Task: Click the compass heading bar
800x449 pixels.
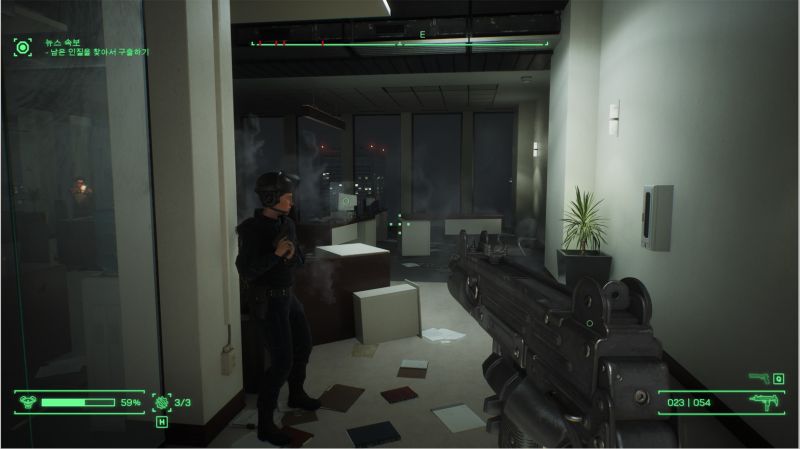Action: [x=400, y=43]
